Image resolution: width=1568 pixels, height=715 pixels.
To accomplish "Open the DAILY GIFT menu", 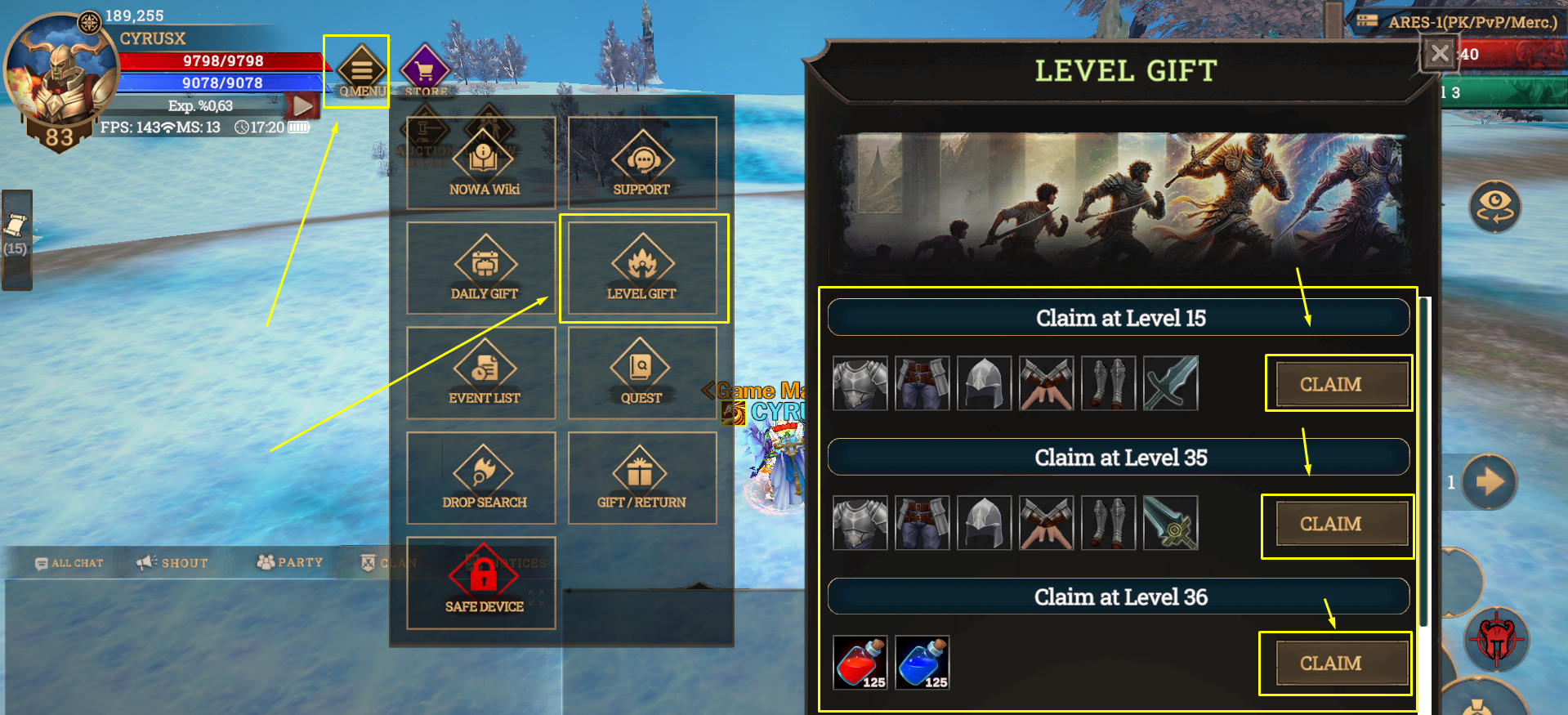I will (482, 268).
